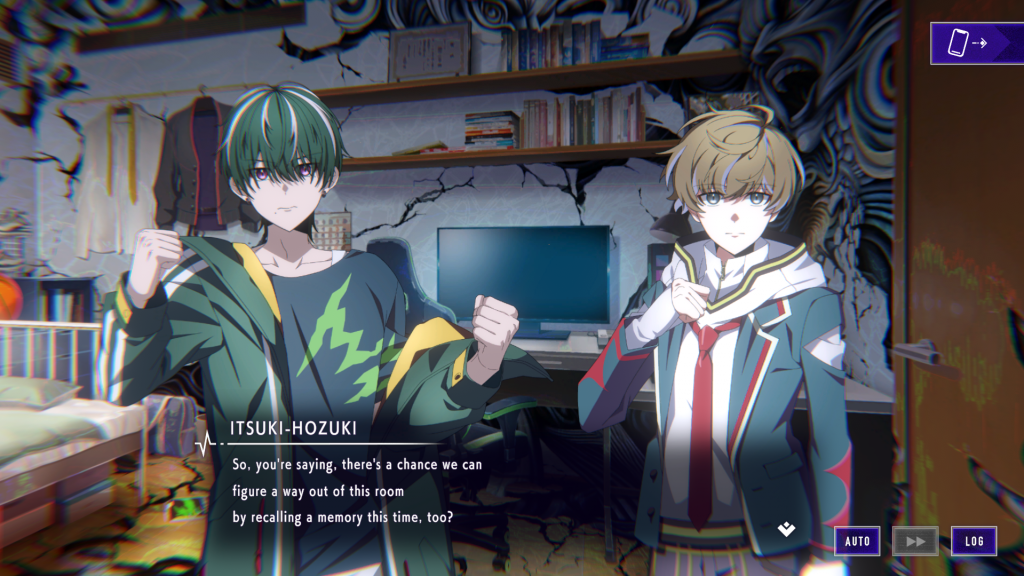
Task: Click the fast-forward skip button
Action: tap(915, 541)
